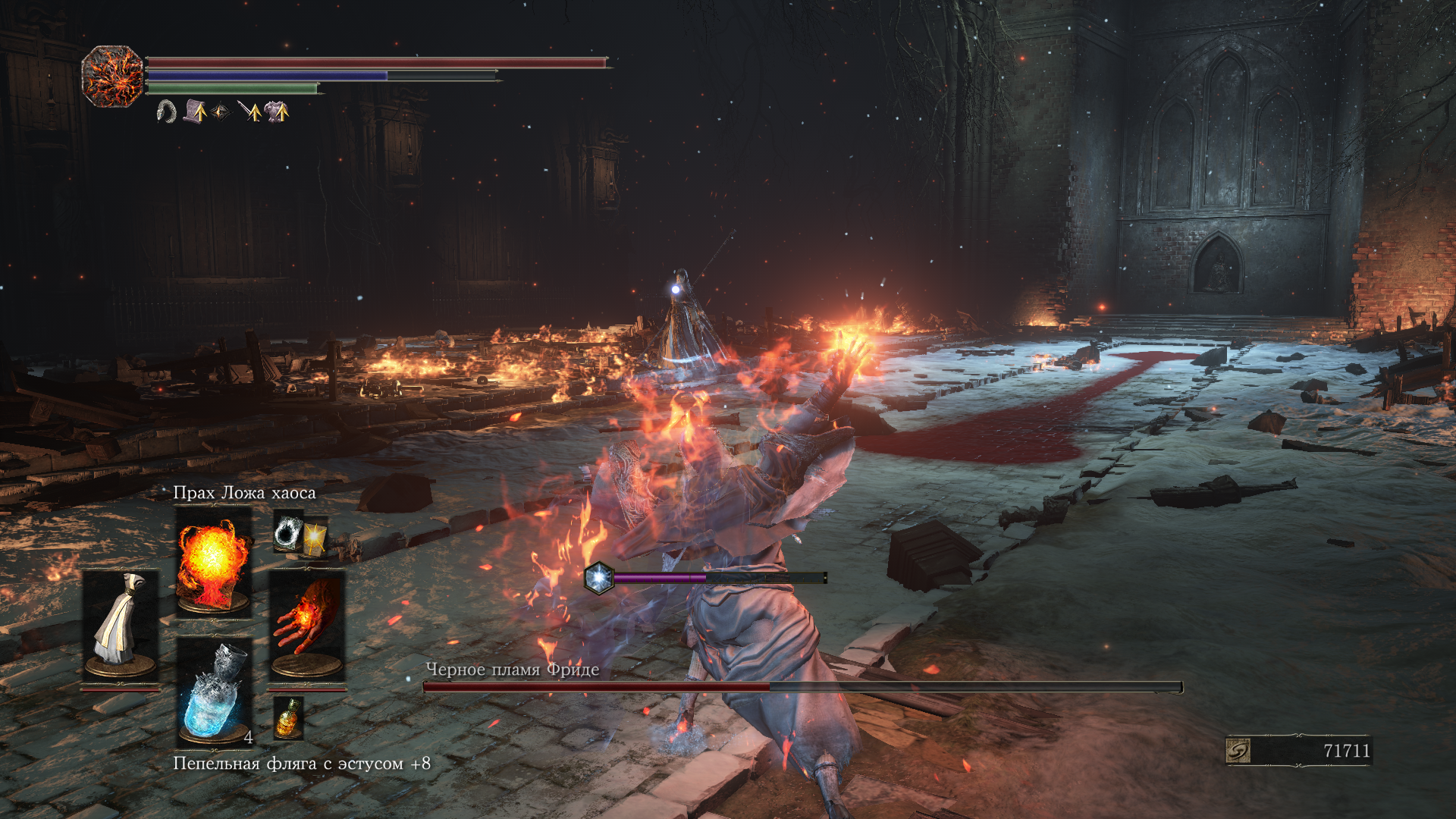Screen dimensions: 1456x819
Task: Click the lava-cracked octagonal emblem
Action: click(x=112, y=76)
